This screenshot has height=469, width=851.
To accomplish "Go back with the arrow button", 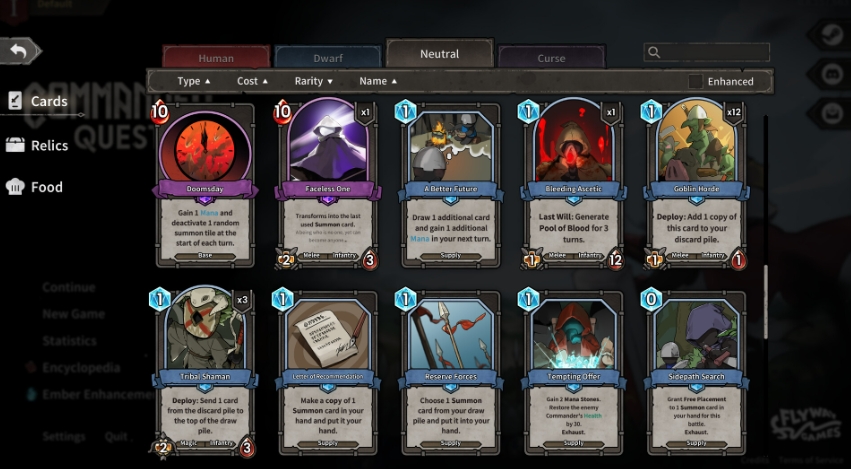I will pos(21,51).
